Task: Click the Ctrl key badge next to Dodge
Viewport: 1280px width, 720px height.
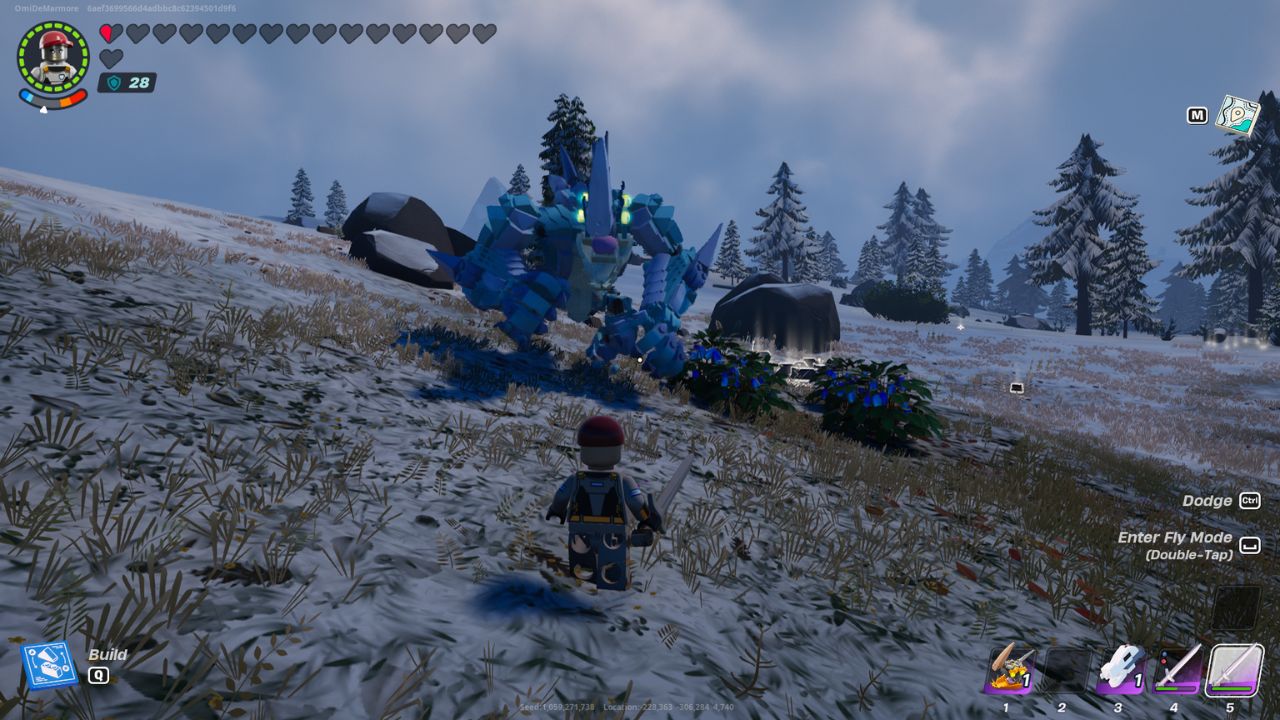Action: [1251, 500]
